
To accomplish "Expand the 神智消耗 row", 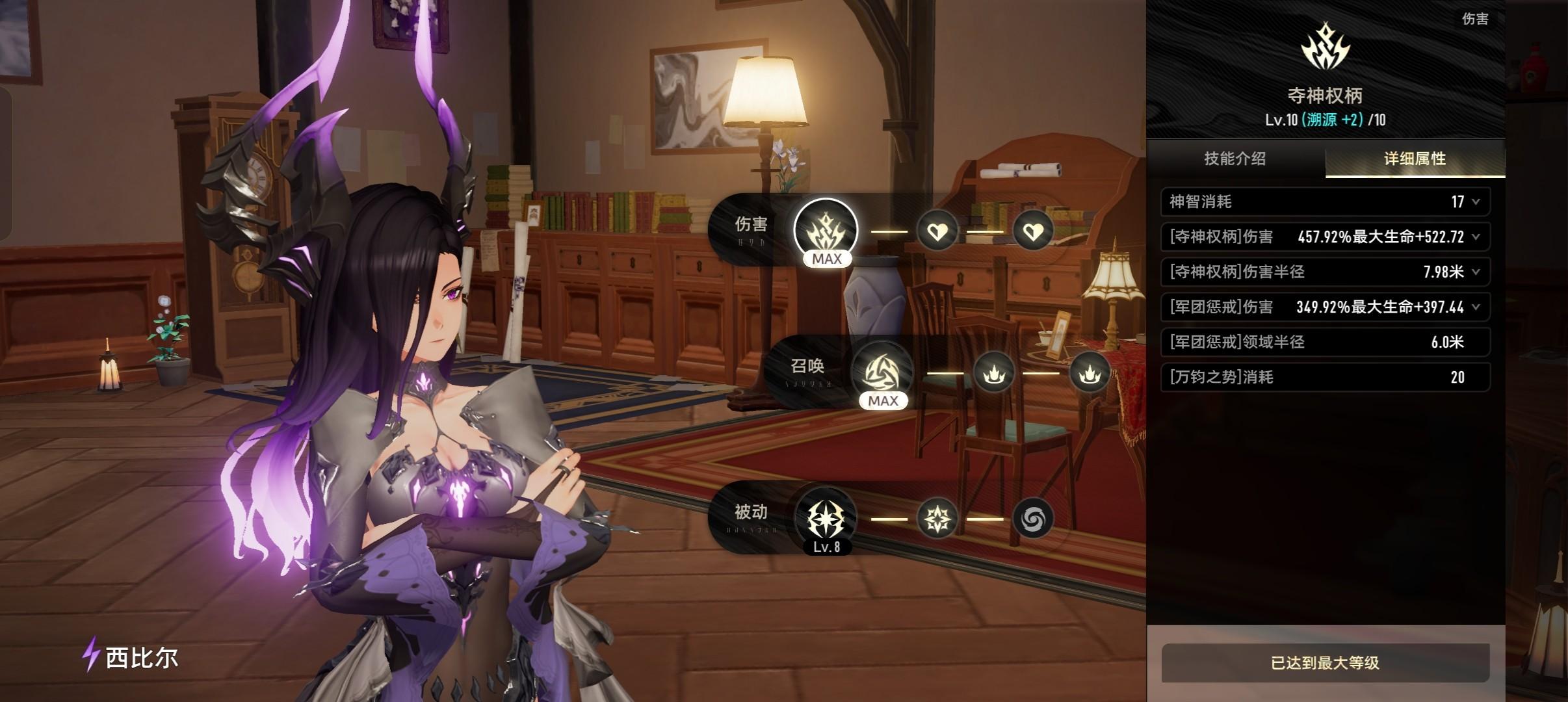I will tap(1476, 202).
